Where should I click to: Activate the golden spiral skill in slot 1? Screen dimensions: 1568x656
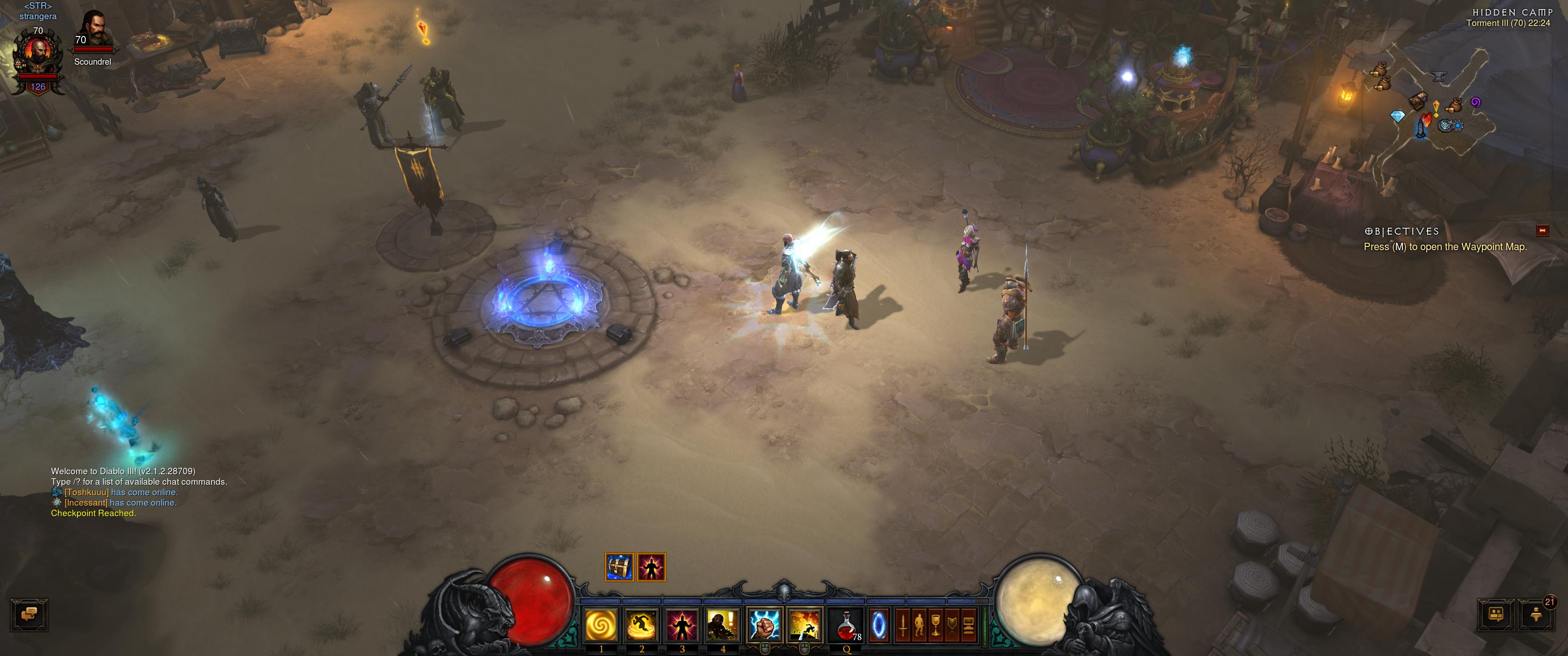tap(601, 625)
